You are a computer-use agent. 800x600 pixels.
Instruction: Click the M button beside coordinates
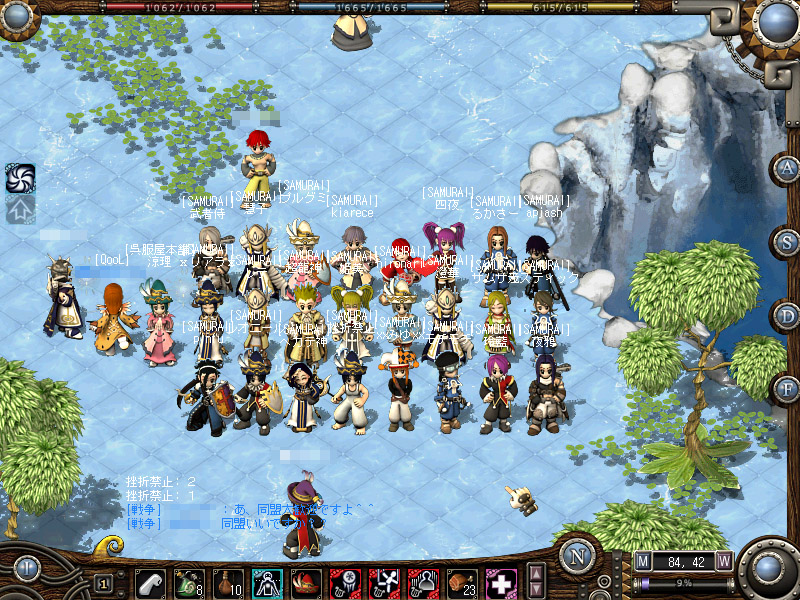(642, 561)
